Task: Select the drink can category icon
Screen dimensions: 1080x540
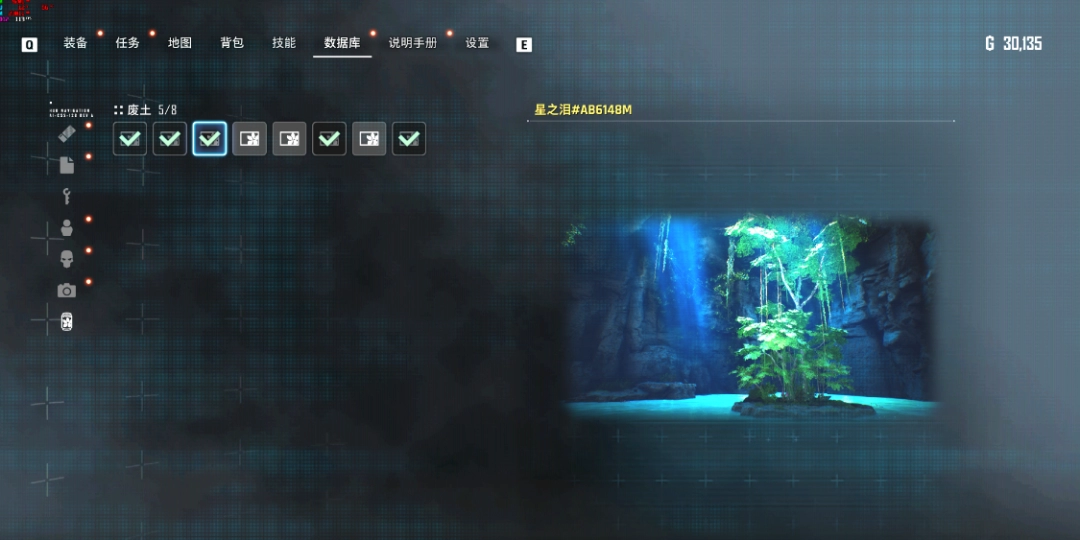Action: click(x=67, y=322)
